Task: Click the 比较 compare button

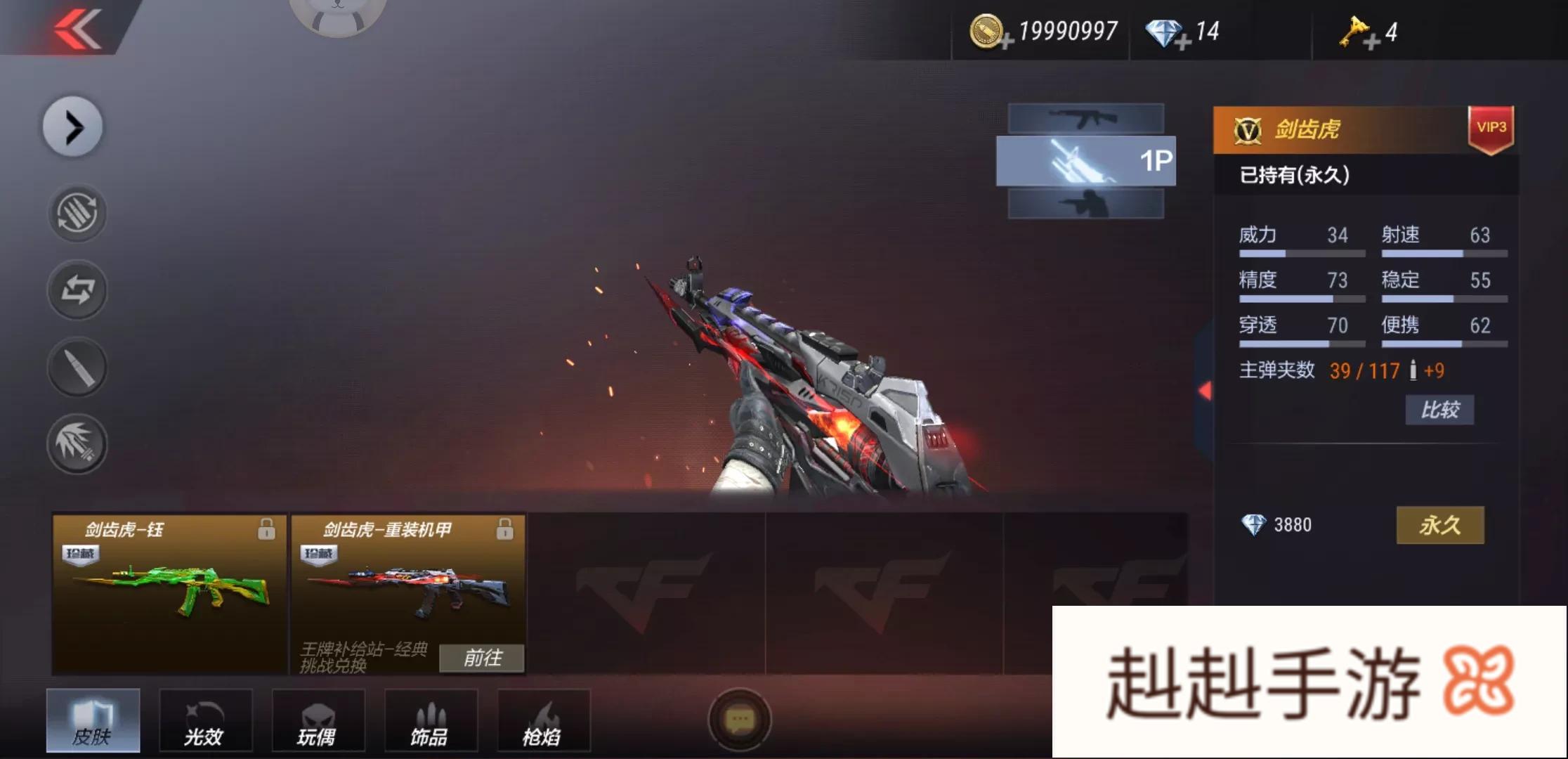Action: pyautogui.click(x=1439, y=410)
